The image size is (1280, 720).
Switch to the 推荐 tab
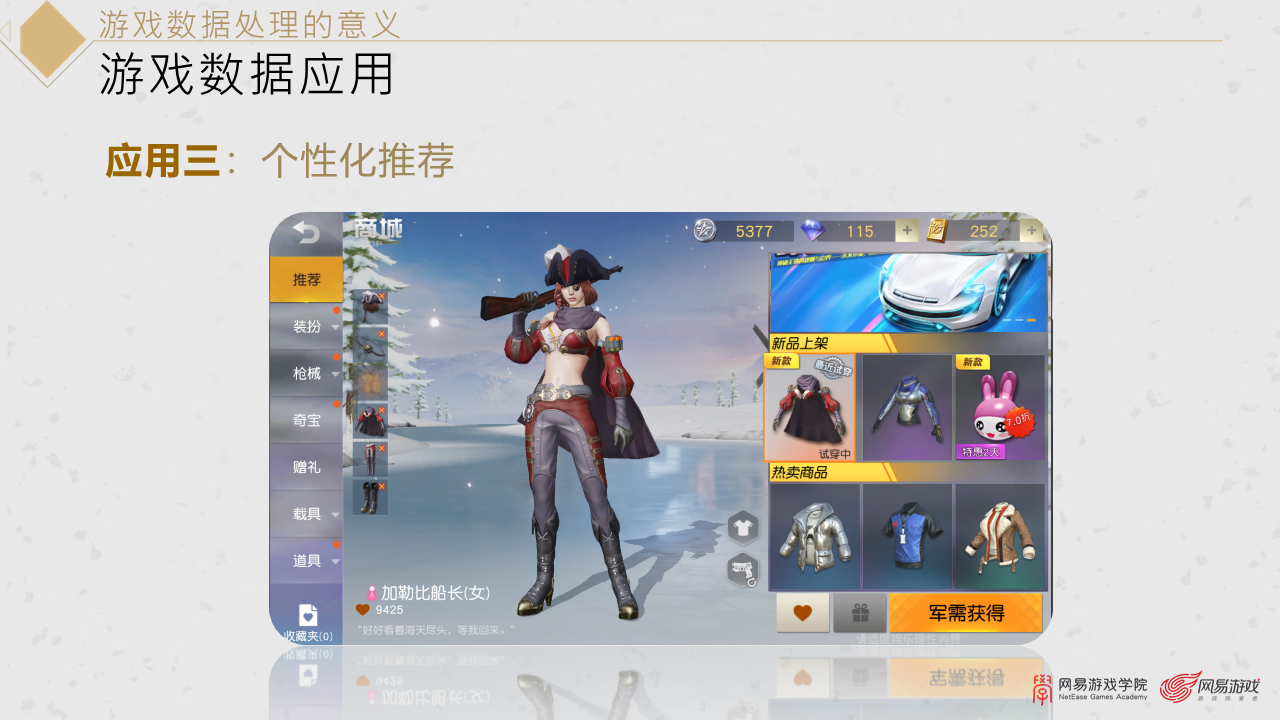click(x=306, y=280)
